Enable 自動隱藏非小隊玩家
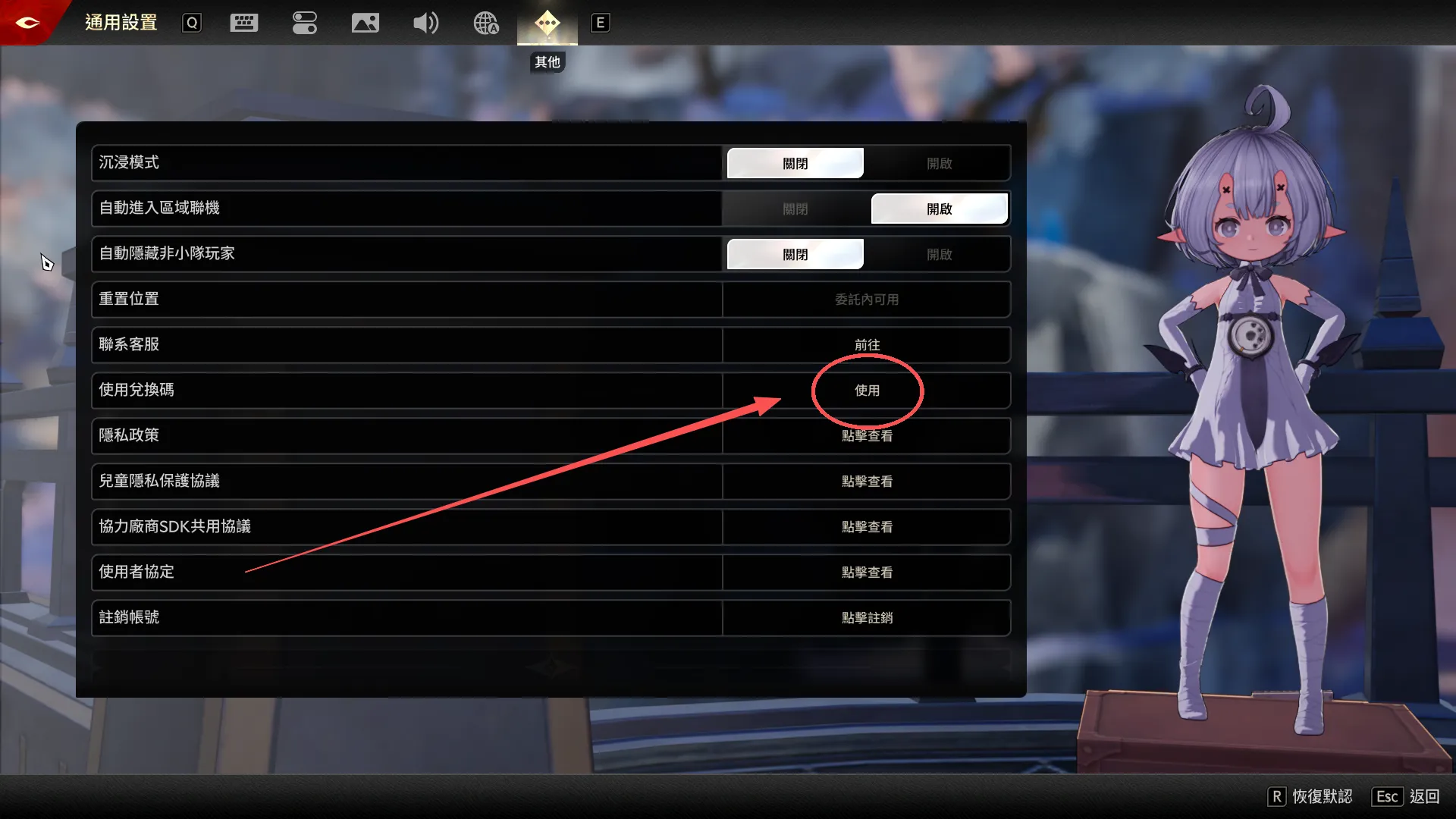The height and width of the screenshot is (819, 1456). pos(940,254)
